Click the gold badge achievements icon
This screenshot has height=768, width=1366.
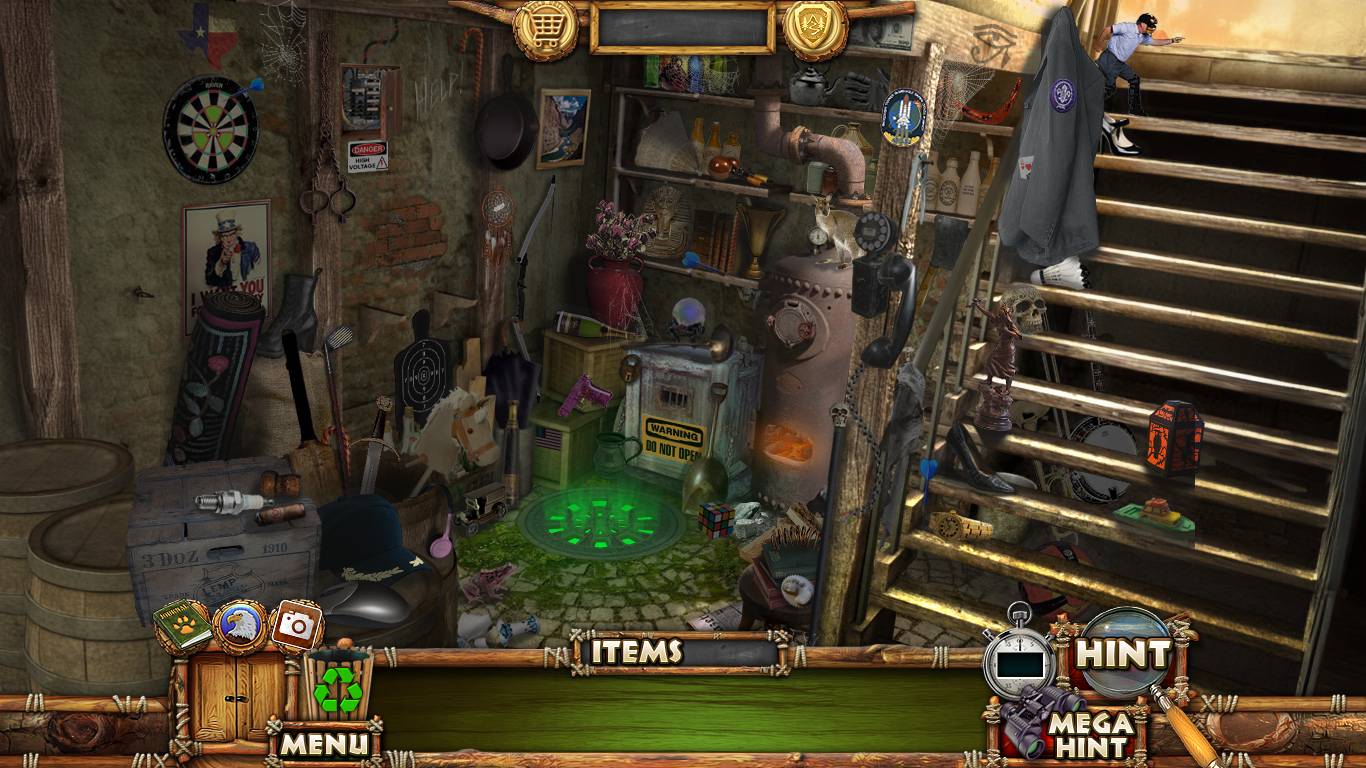coord(814,29)
